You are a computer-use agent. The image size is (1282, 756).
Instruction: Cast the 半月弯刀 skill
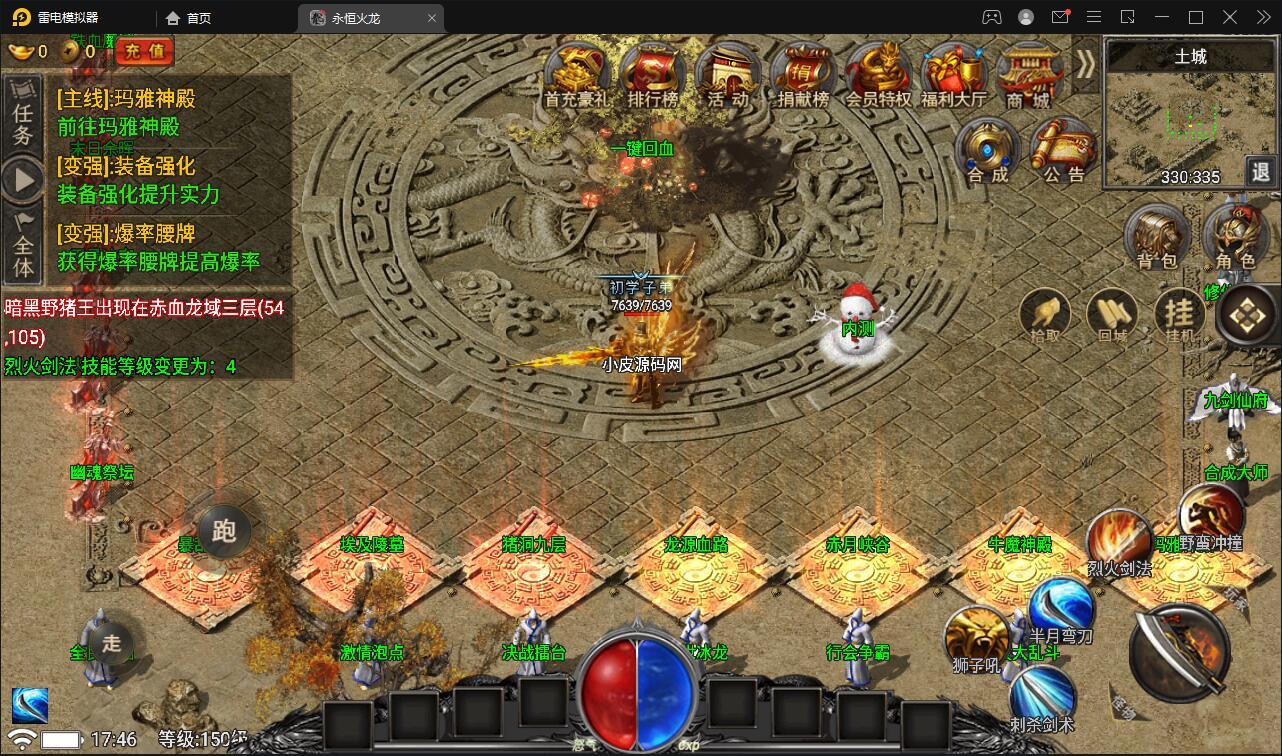tap(1061, 607)
